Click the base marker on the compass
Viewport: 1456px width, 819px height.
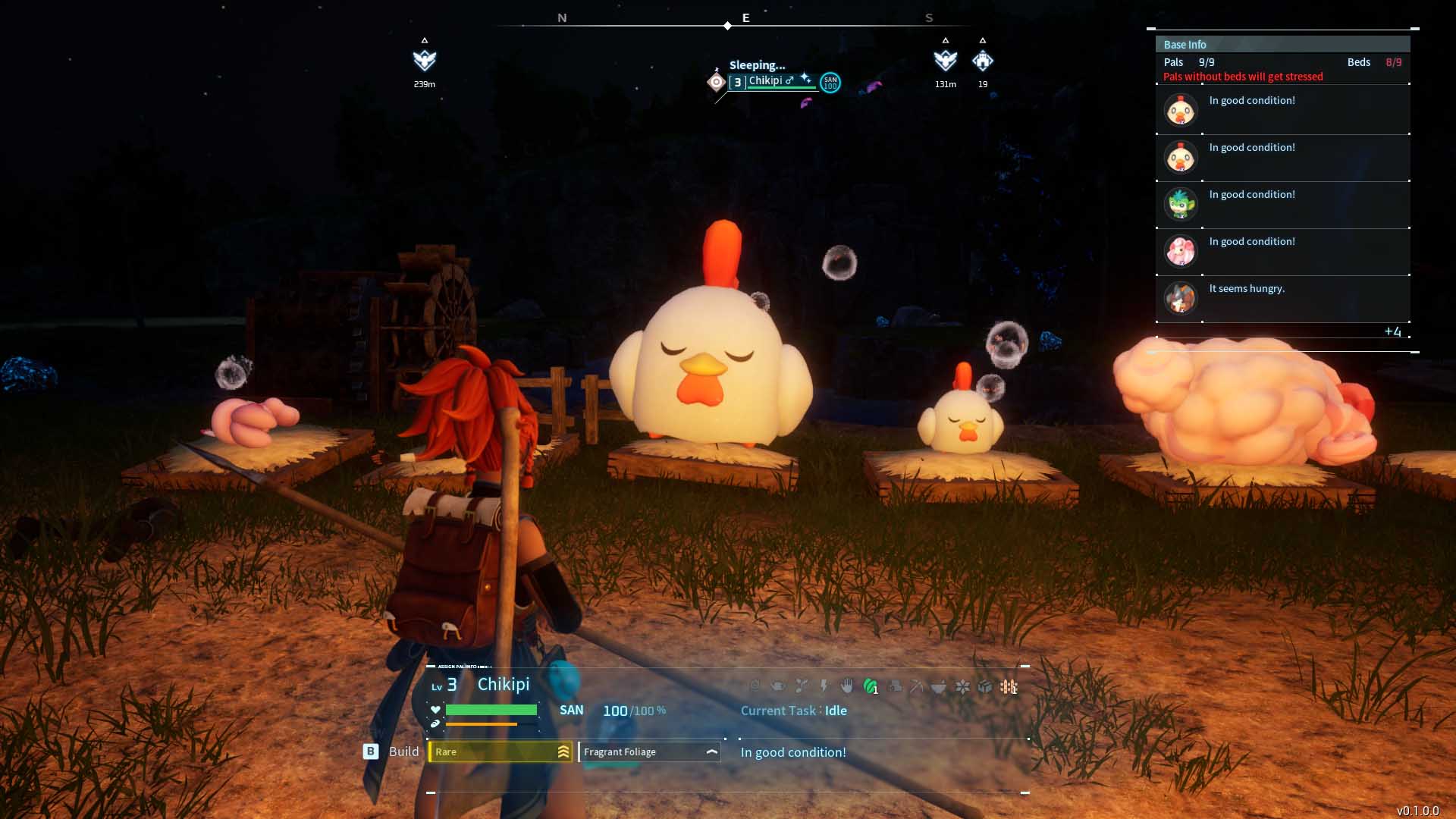coord(983,61)
